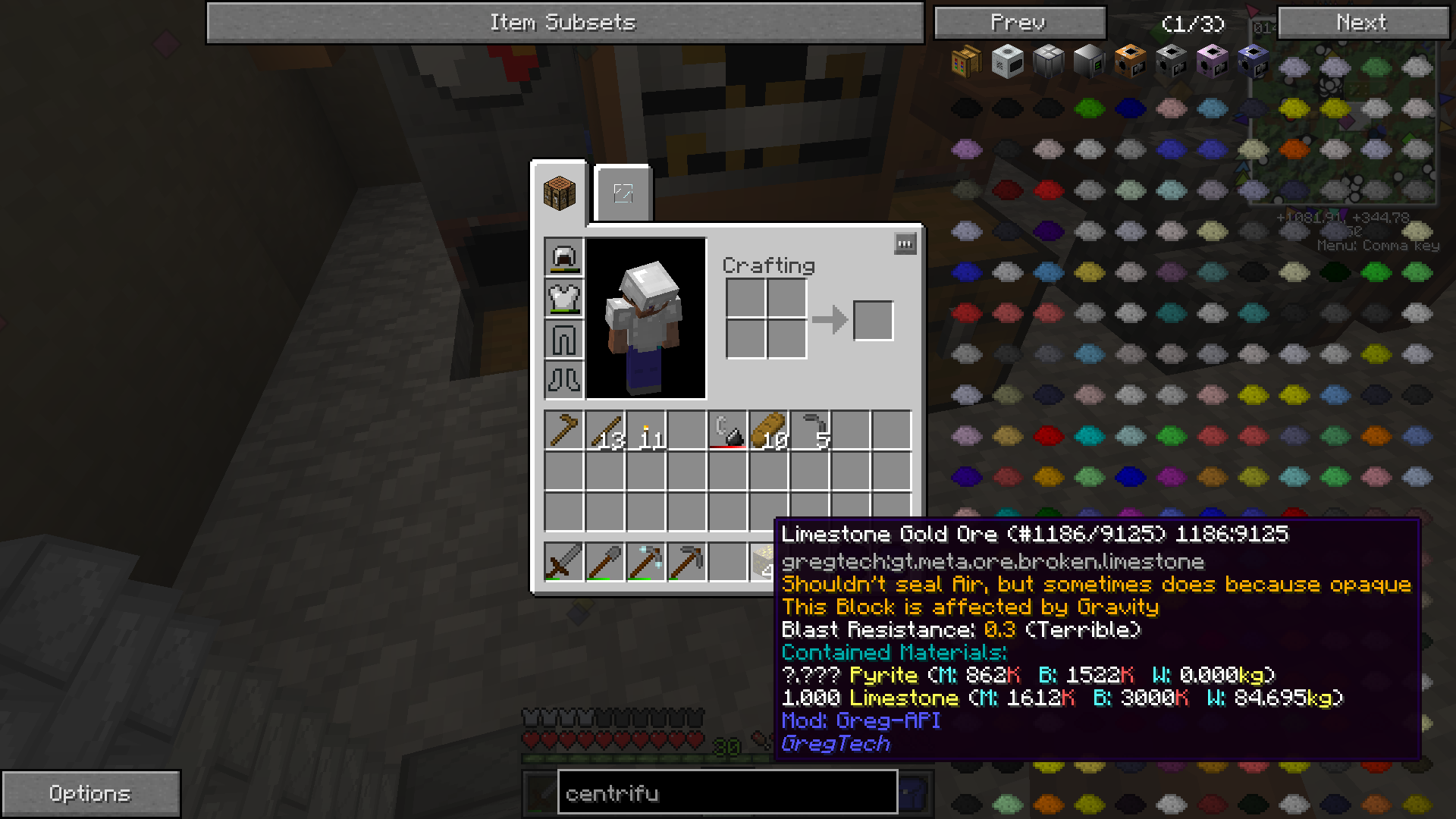1456x819 pixels.
Task: Advance to the Next item page
Action: click(x=1362, y=23)
